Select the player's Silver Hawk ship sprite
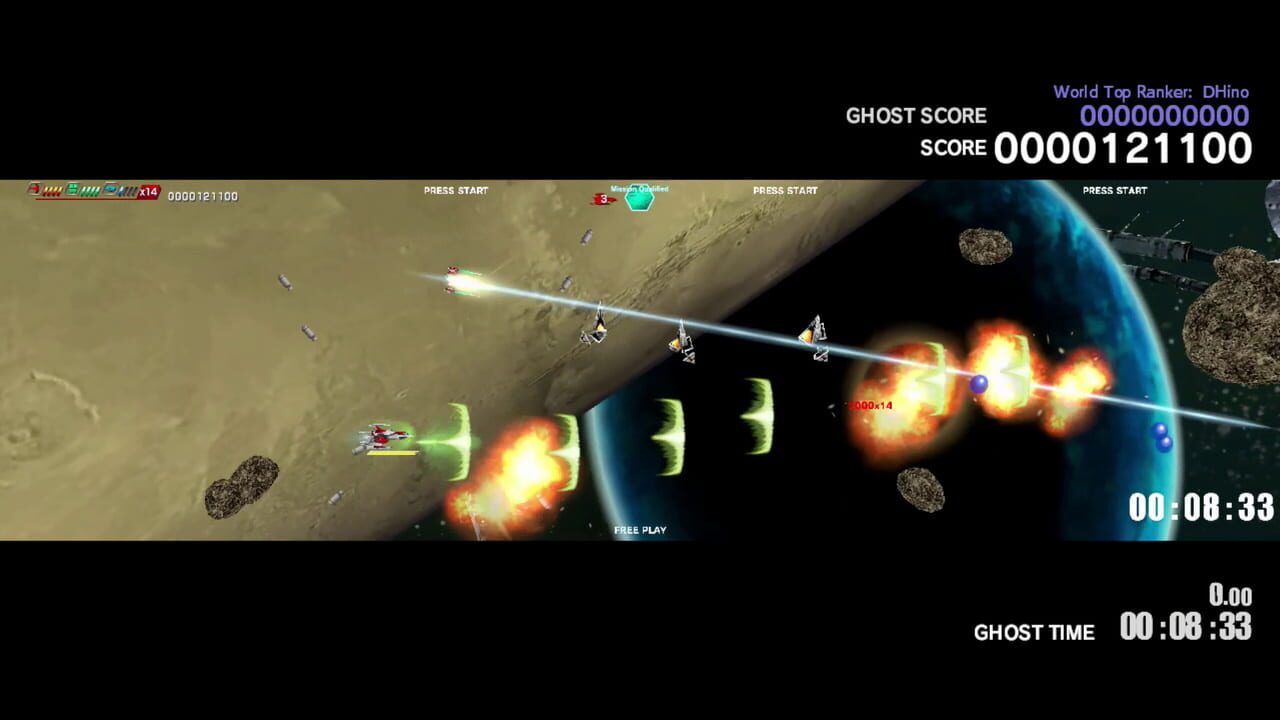Viewport: 1280px width, 720px height. click(385, 435)
